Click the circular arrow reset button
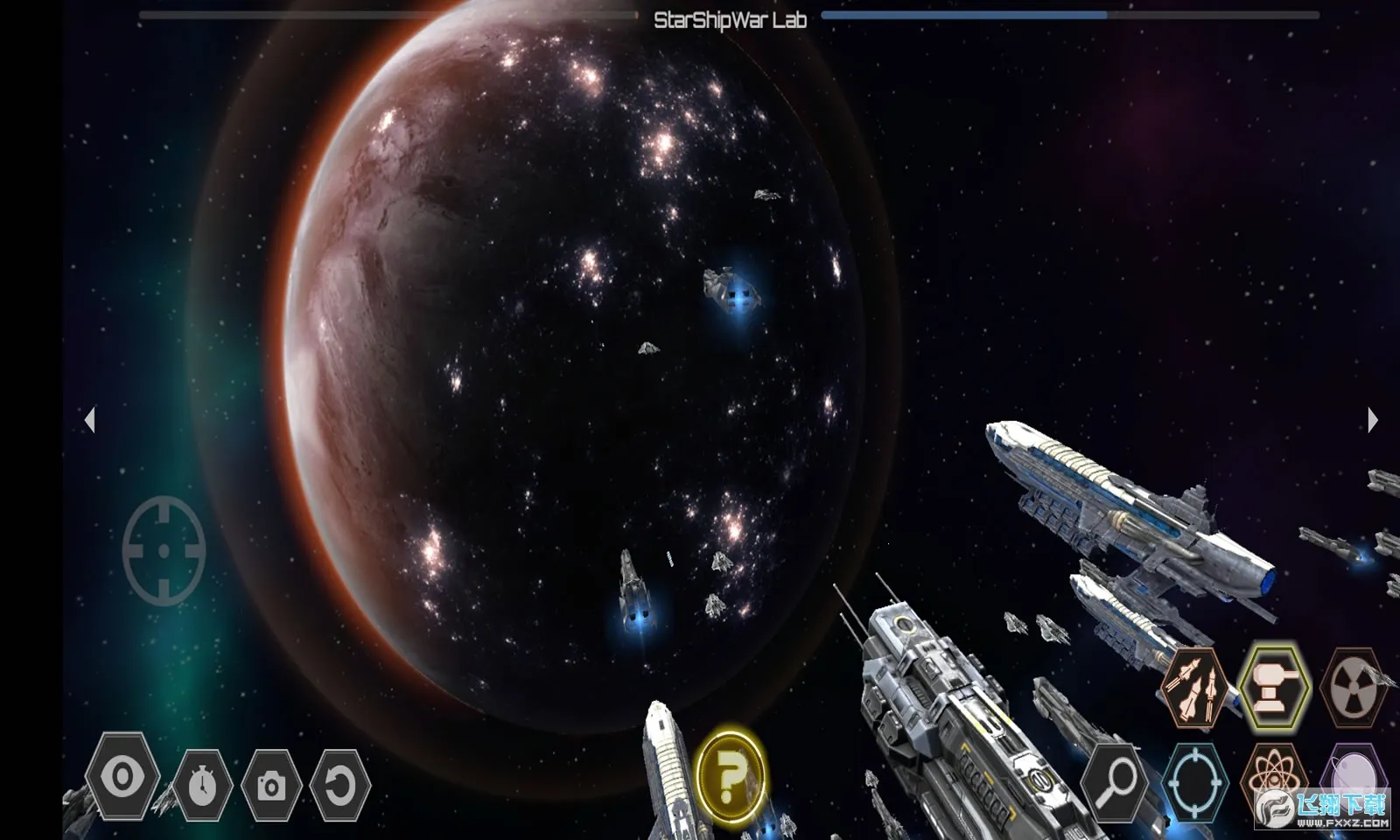This screenshot has width=1400, height=840. click(x=339, y=786)
